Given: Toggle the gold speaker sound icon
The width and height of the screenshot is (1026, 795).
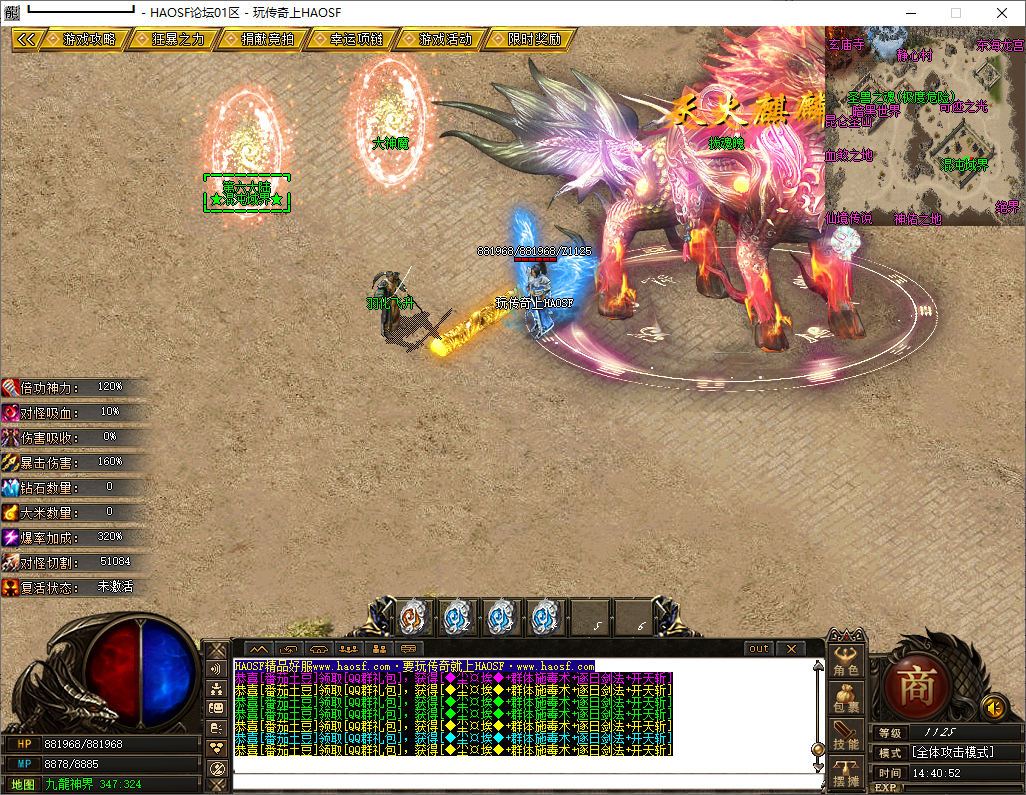Looking at the screenshot, I should 994,707.
